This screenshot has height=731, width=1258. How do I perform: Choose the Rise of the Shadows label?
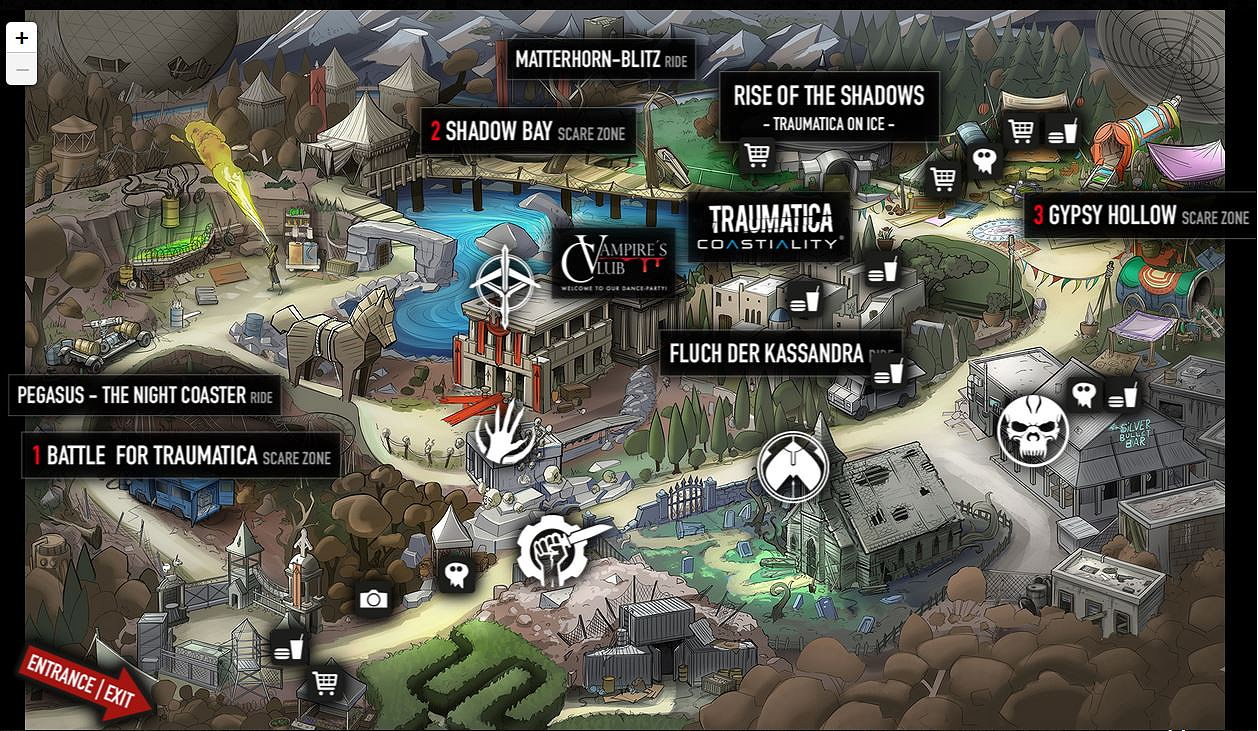click(828, 106)
